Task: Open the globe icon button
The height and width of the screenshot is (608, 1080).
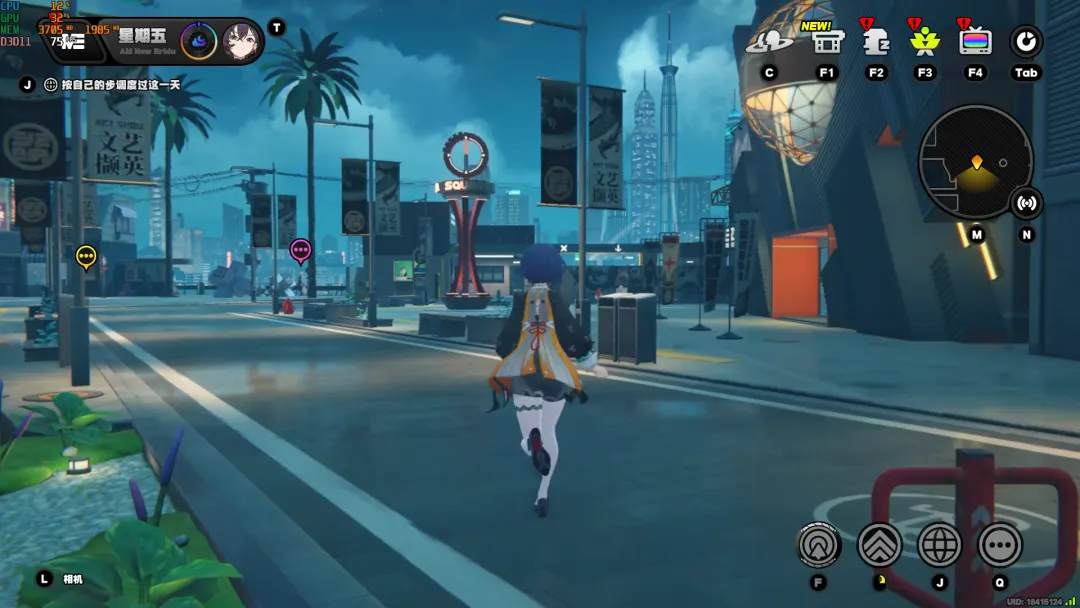Action: point(939,545)
